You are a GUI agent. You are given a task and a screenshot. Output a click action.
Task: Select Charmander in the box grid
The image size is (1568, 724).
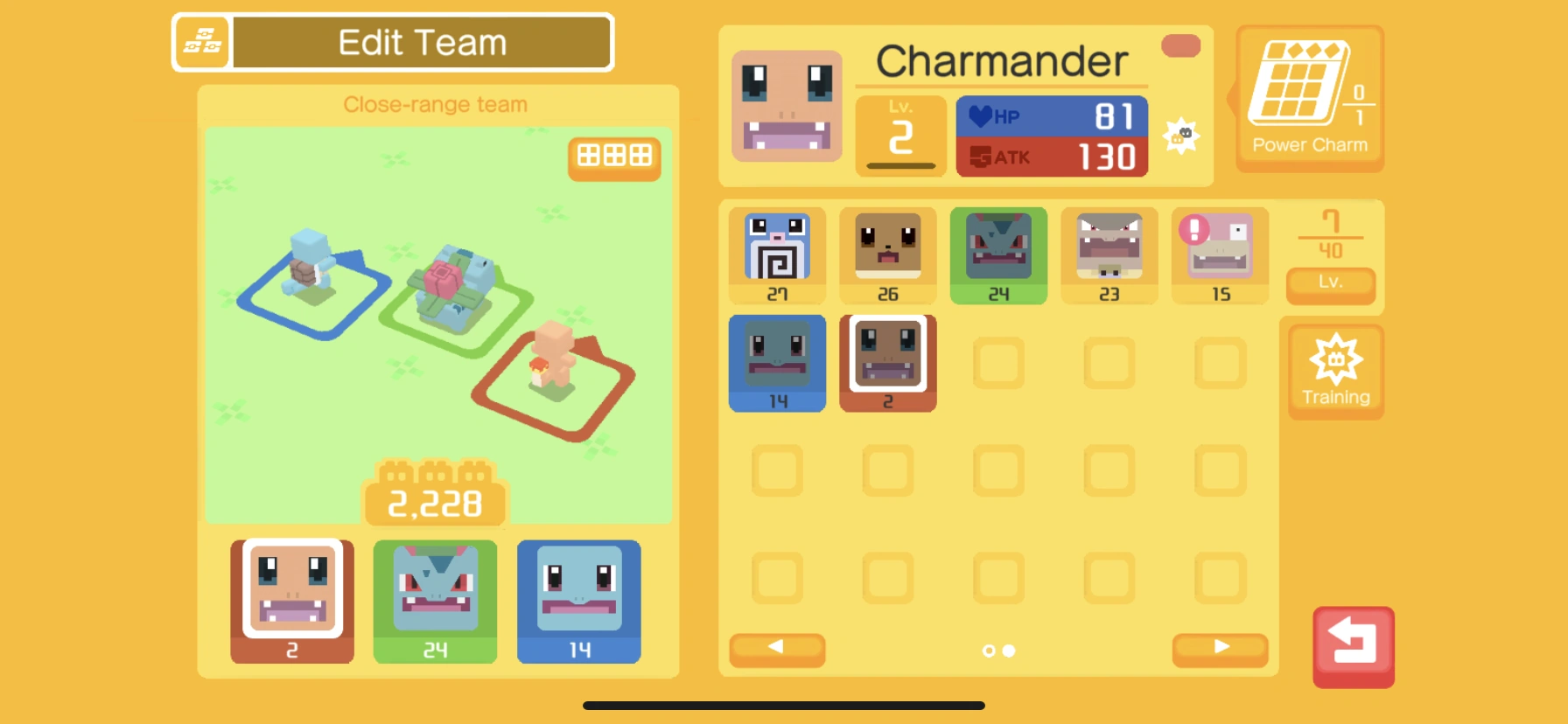[x=887, y=361]
